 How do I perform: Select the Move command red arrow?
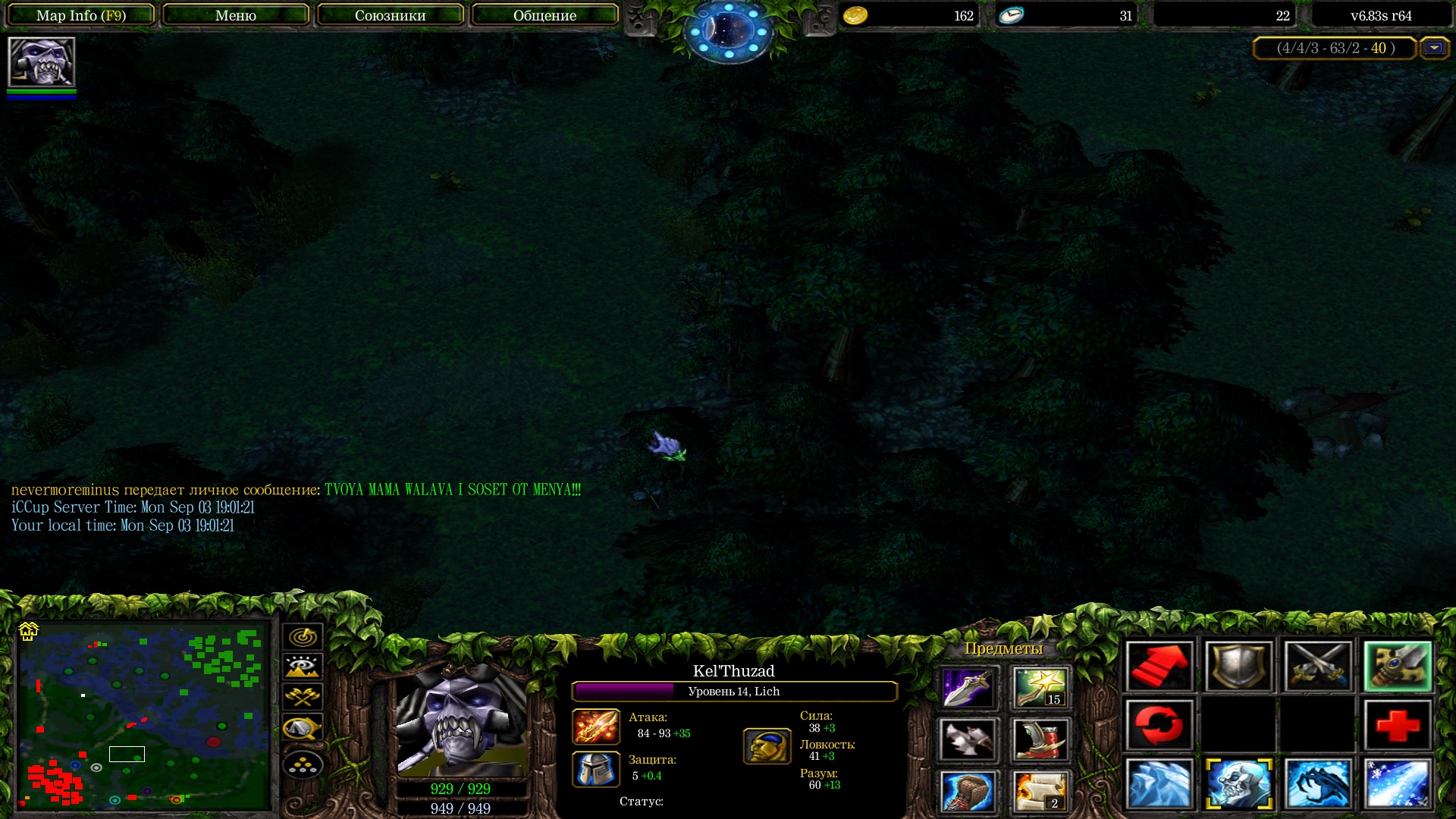pos(1159,667)
